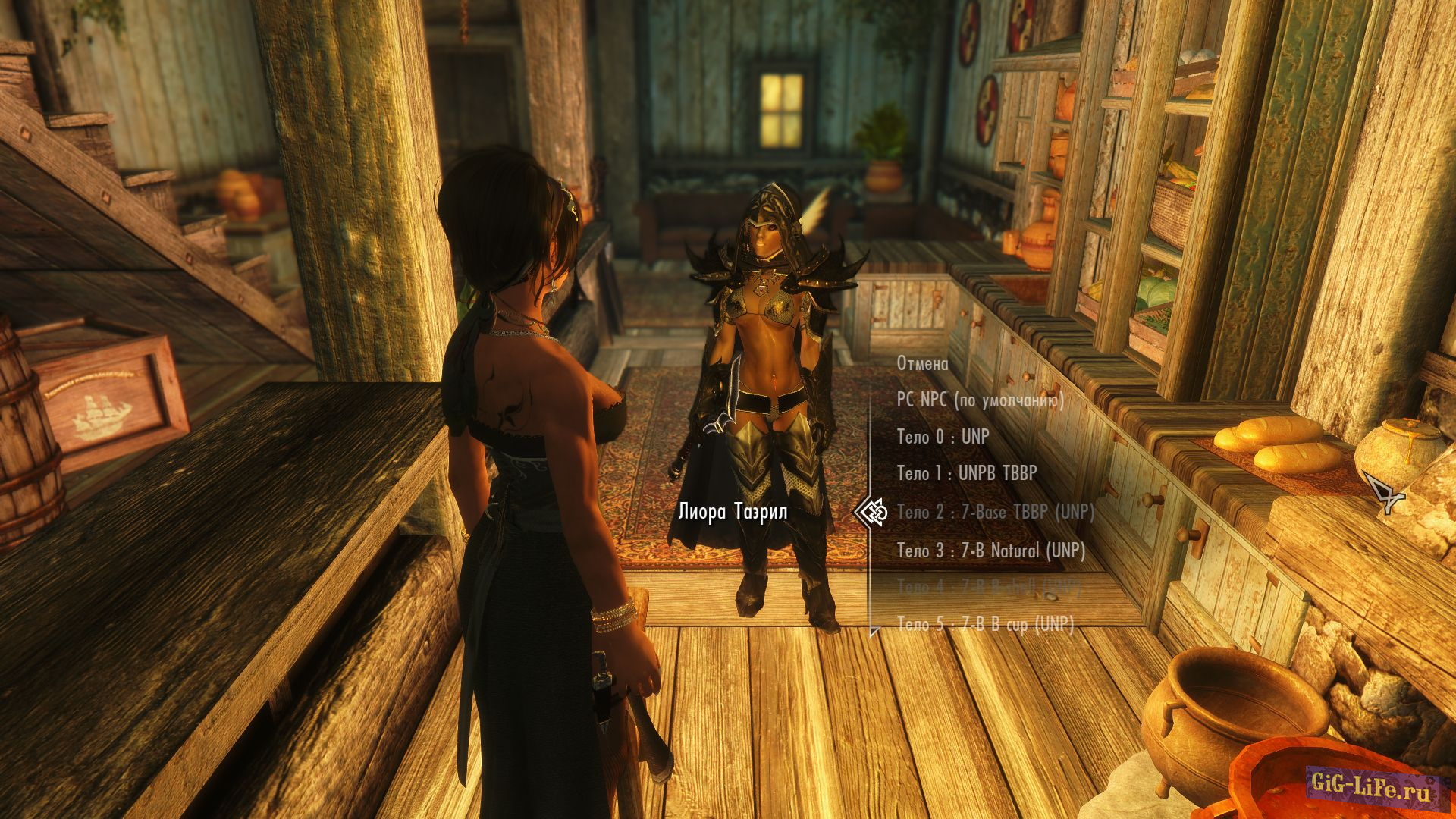Click Тело 3 : 7-B Natural (UNP)
The image size is (1456, 819).
pos(990,551)
